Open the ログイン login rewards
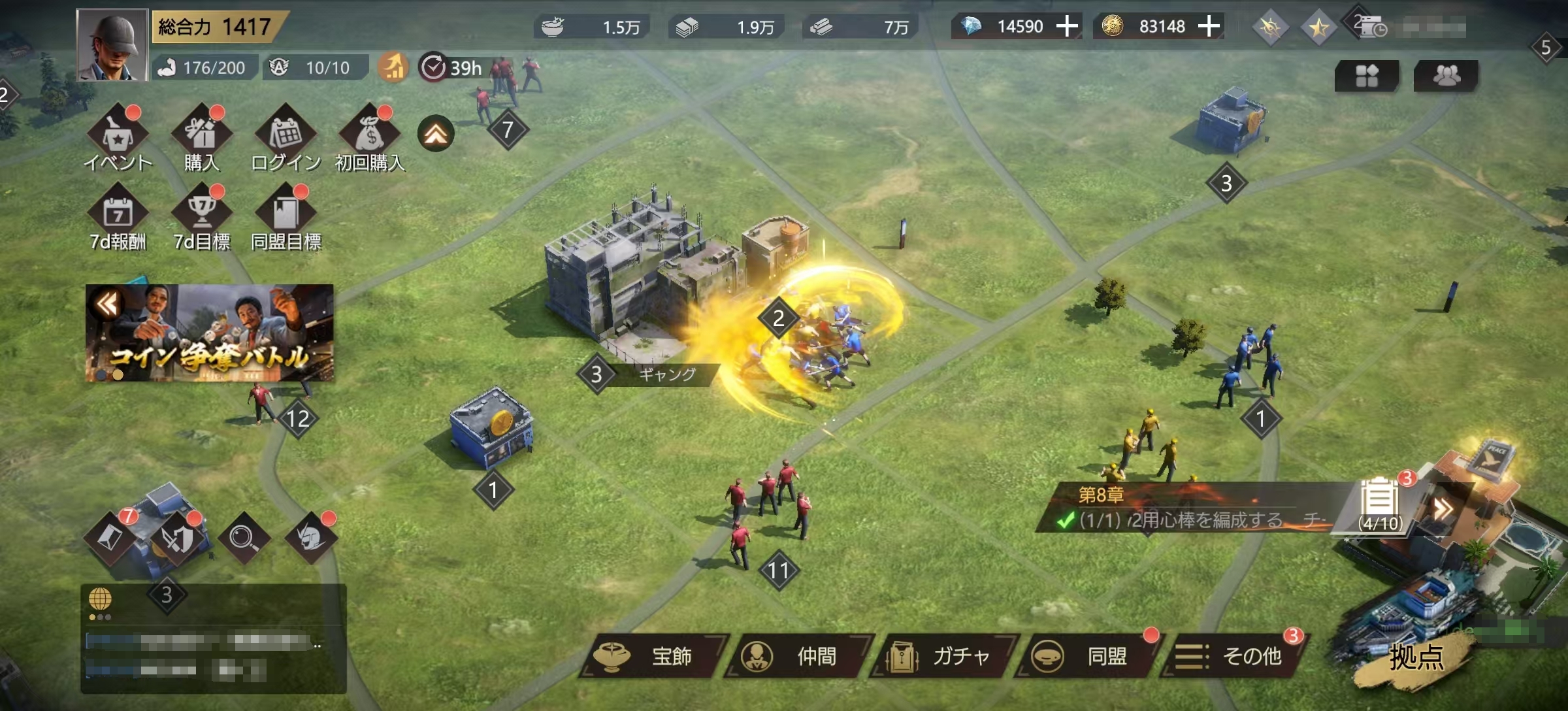Image resolution: width=1568 pixels, height=711 pixels. [286, 136]
